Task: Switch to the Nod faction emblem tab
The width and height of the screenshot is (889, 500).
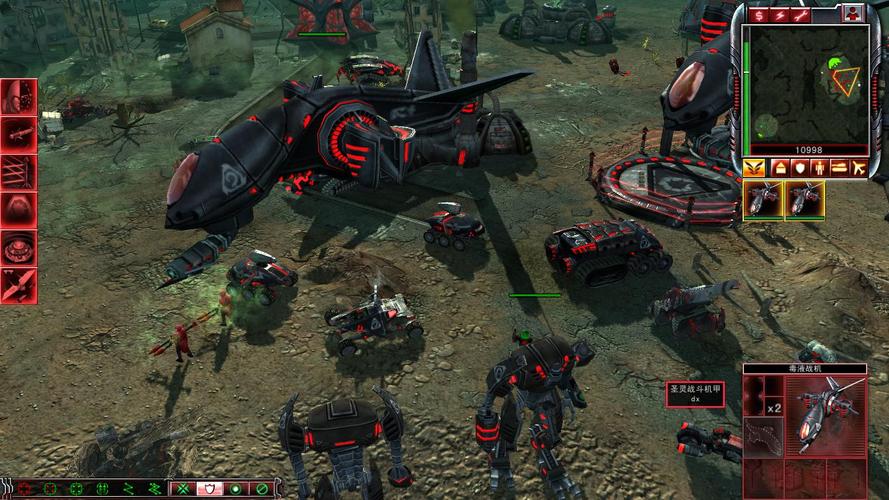Action: tap(753, 167)
